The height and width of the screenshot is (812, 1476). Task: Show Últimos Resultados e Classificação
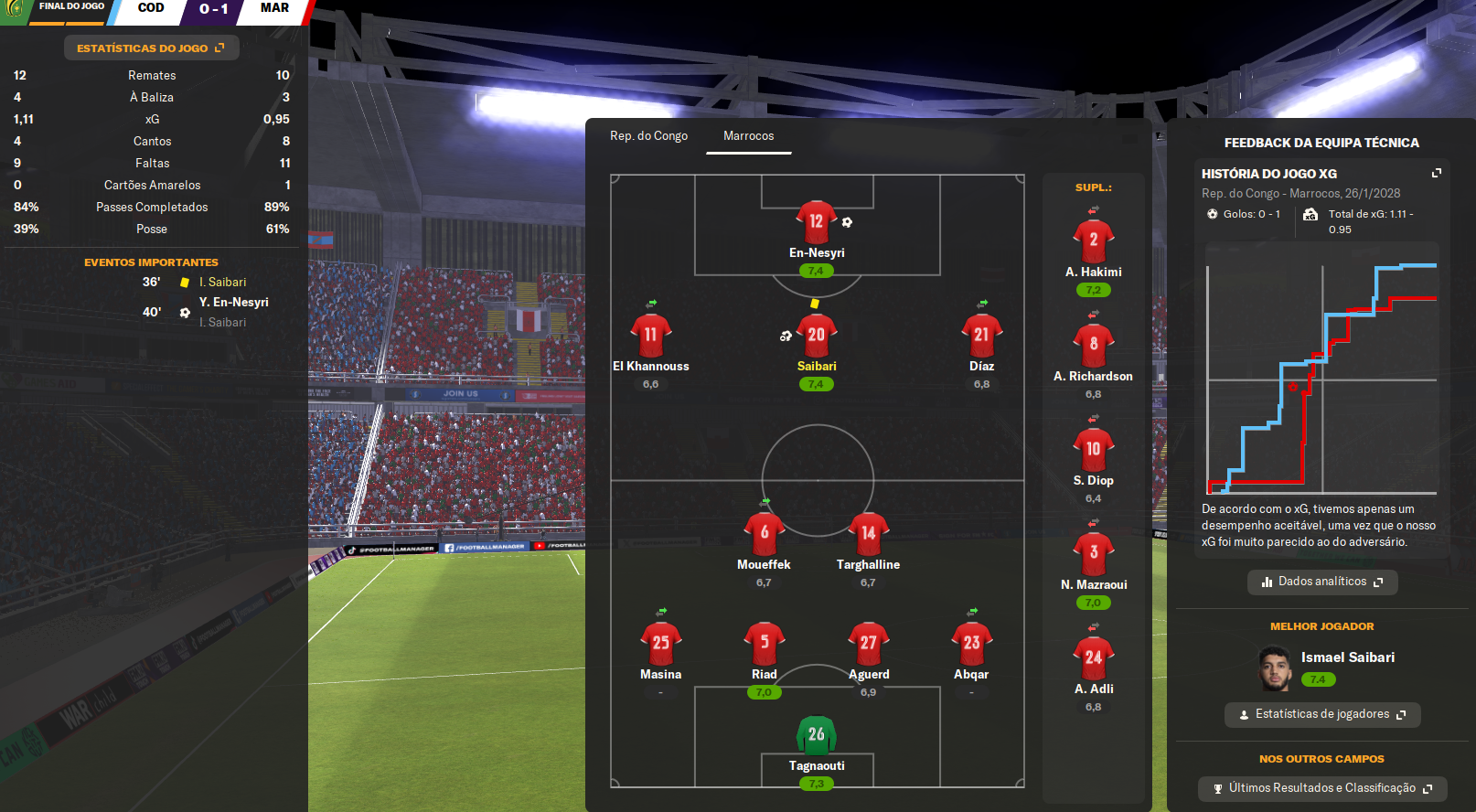(1321, 788)
